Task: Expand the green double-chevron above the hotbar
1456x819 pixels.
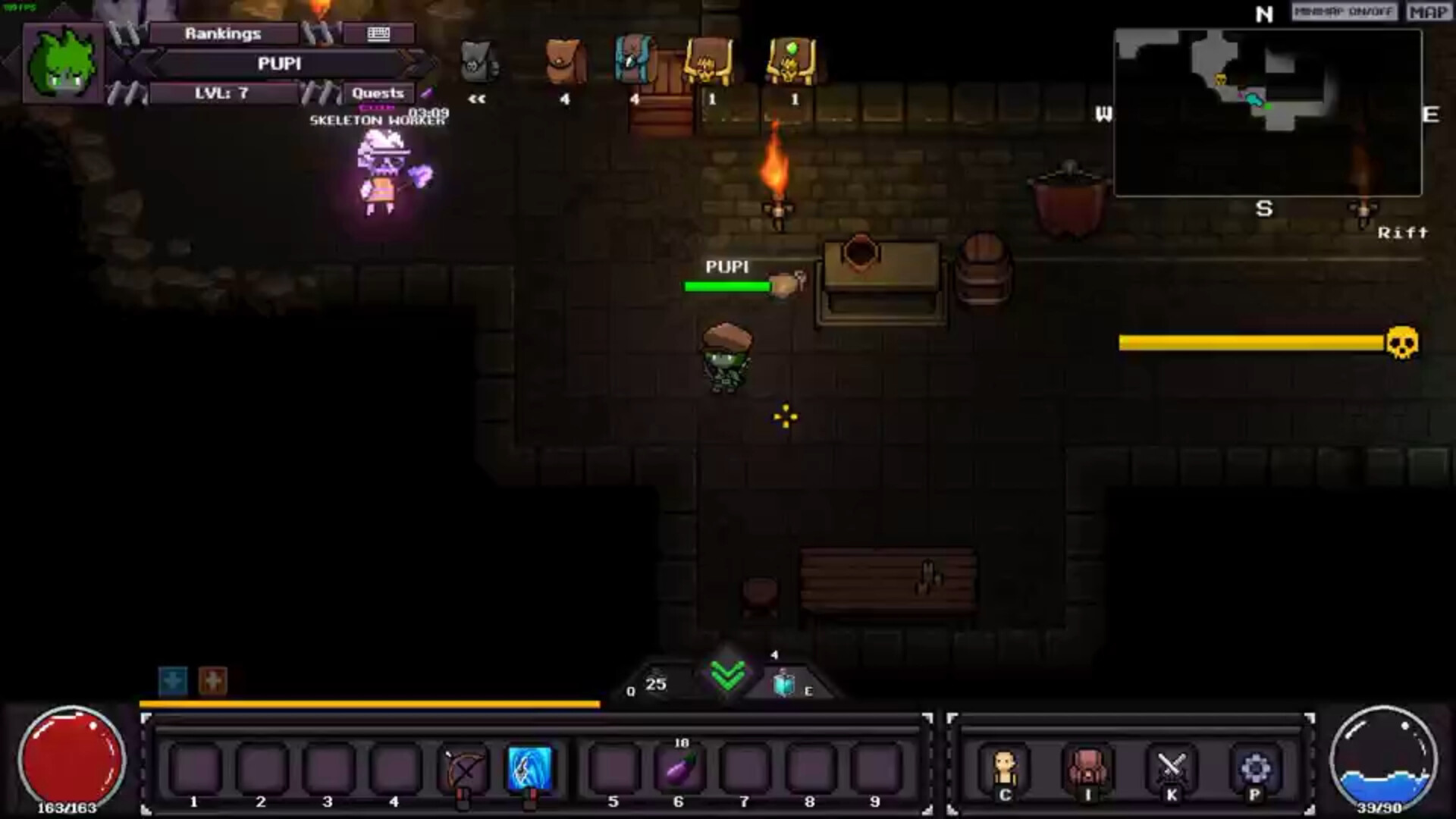Action: coord(727,675)
